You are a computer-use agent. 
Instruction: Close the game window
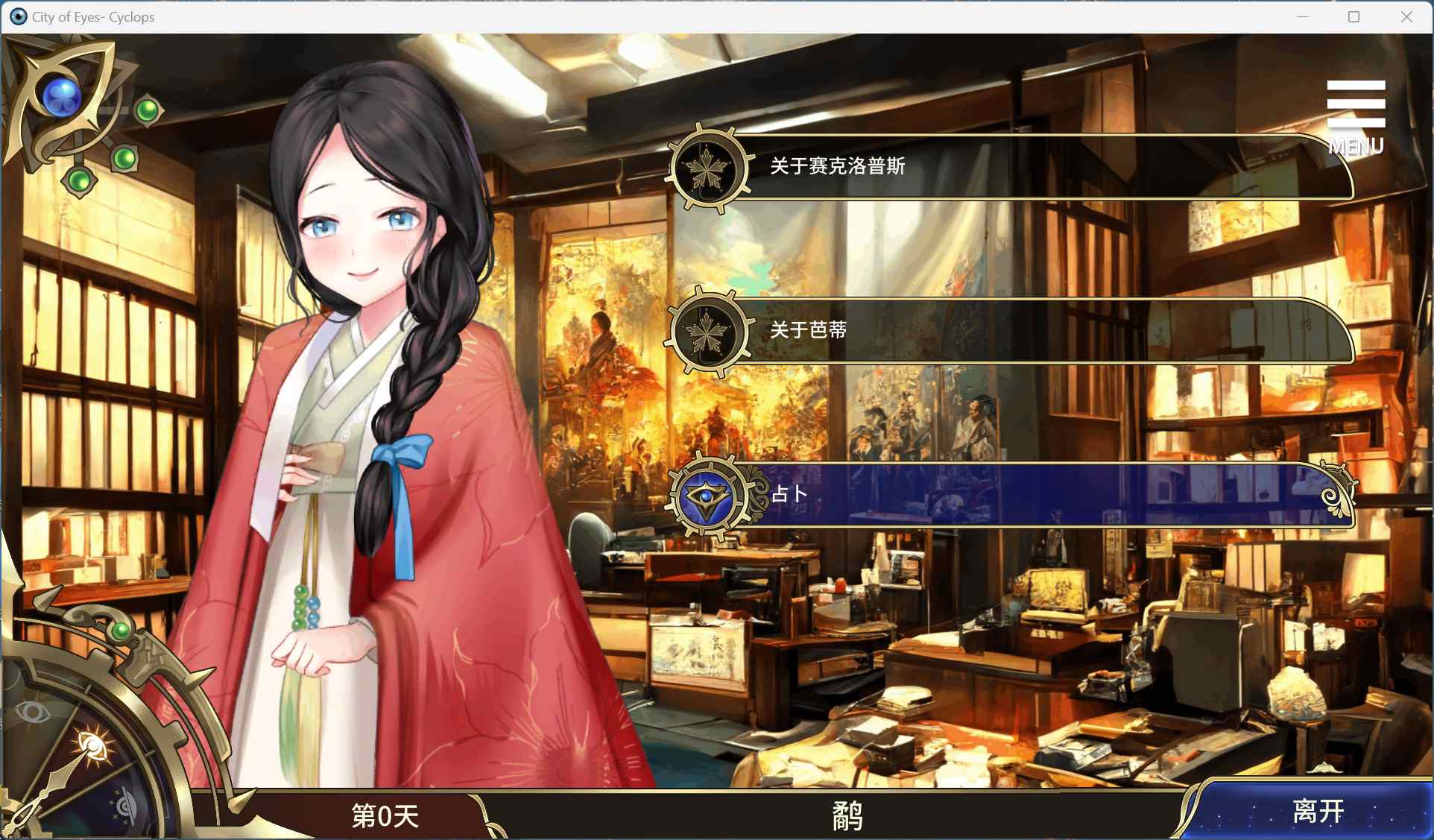point(1406,17)
